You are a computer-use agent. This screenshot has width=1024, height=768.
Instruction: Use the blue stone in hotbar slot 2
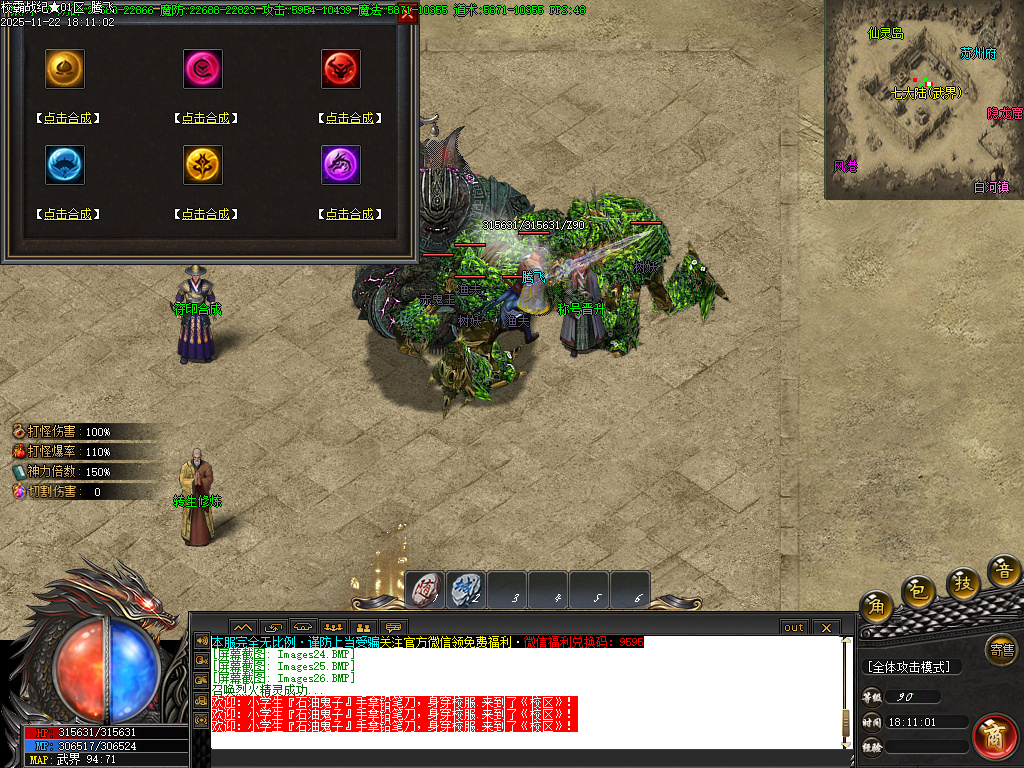466,589
